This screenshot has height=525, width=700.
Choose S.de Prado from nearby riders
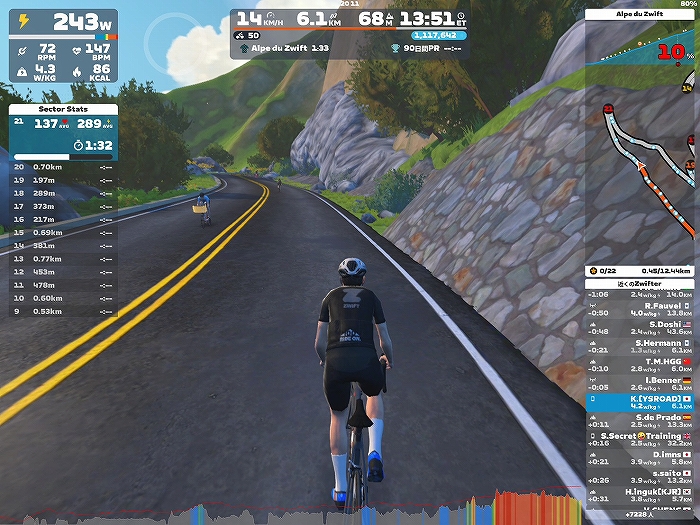(640, 420)
